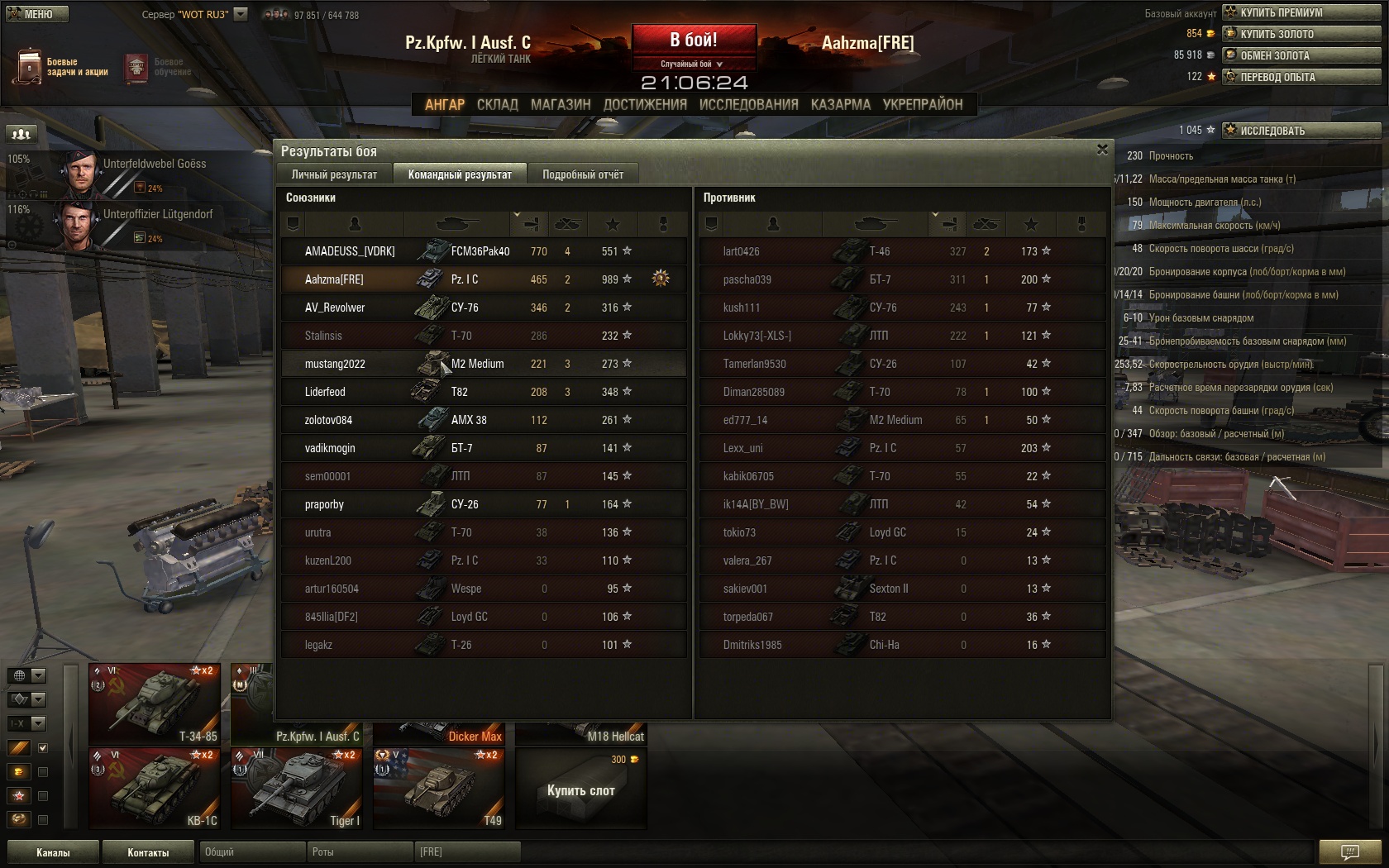
Task: Go to the СКЛАД section
Action: [x=497, y=104]
